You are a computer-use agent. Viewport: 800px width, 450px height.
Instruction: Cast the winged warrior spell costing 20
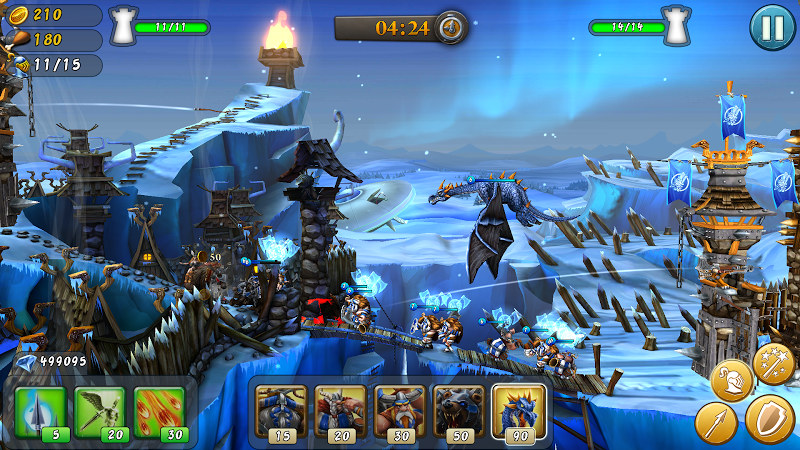(x=99, y=411)
